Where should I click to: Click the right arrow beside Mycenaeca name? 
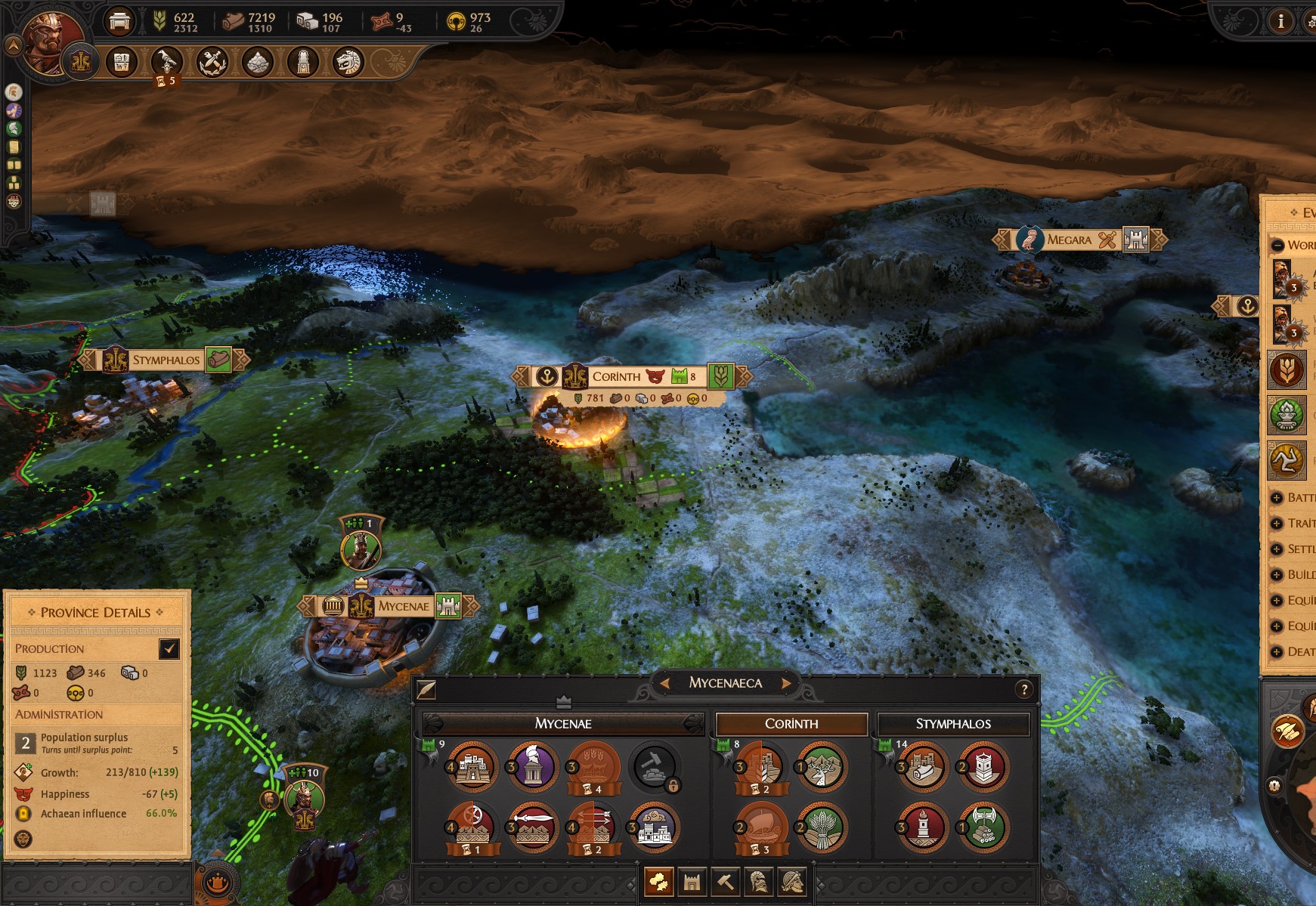[x=786, y=682]
